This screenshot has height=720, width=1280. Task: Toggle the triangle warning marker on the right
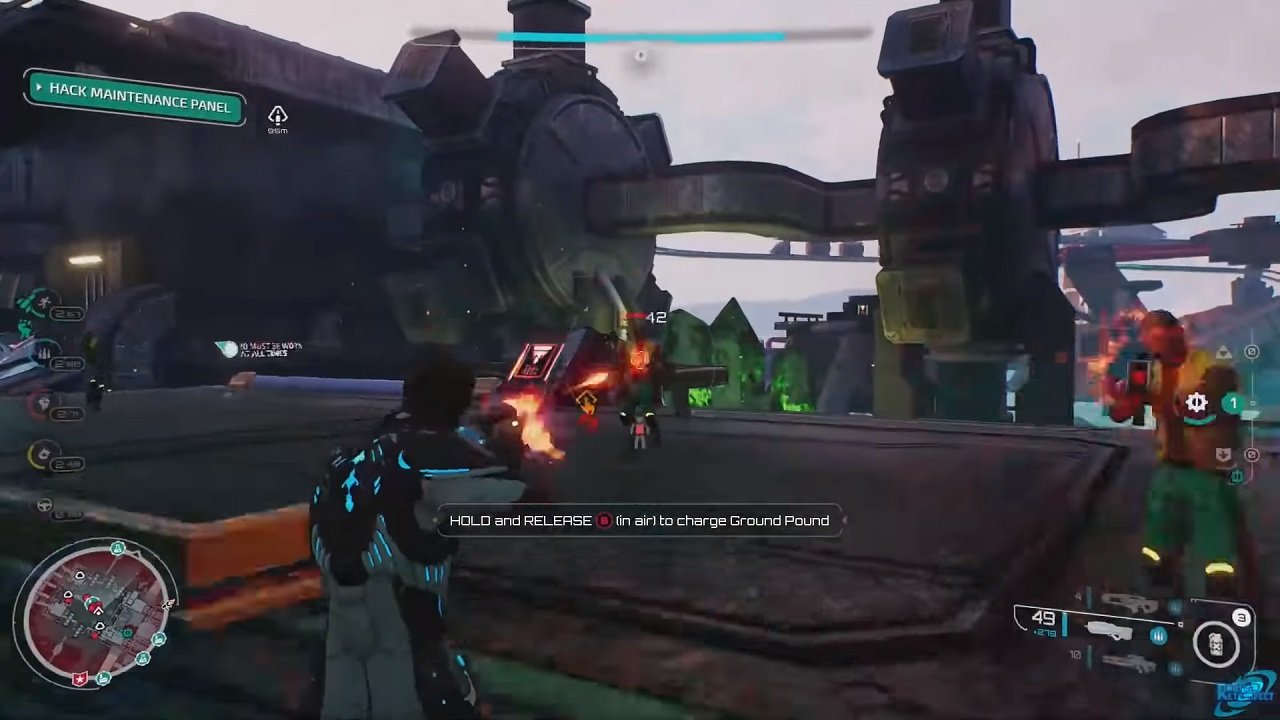click(1223, 352)
